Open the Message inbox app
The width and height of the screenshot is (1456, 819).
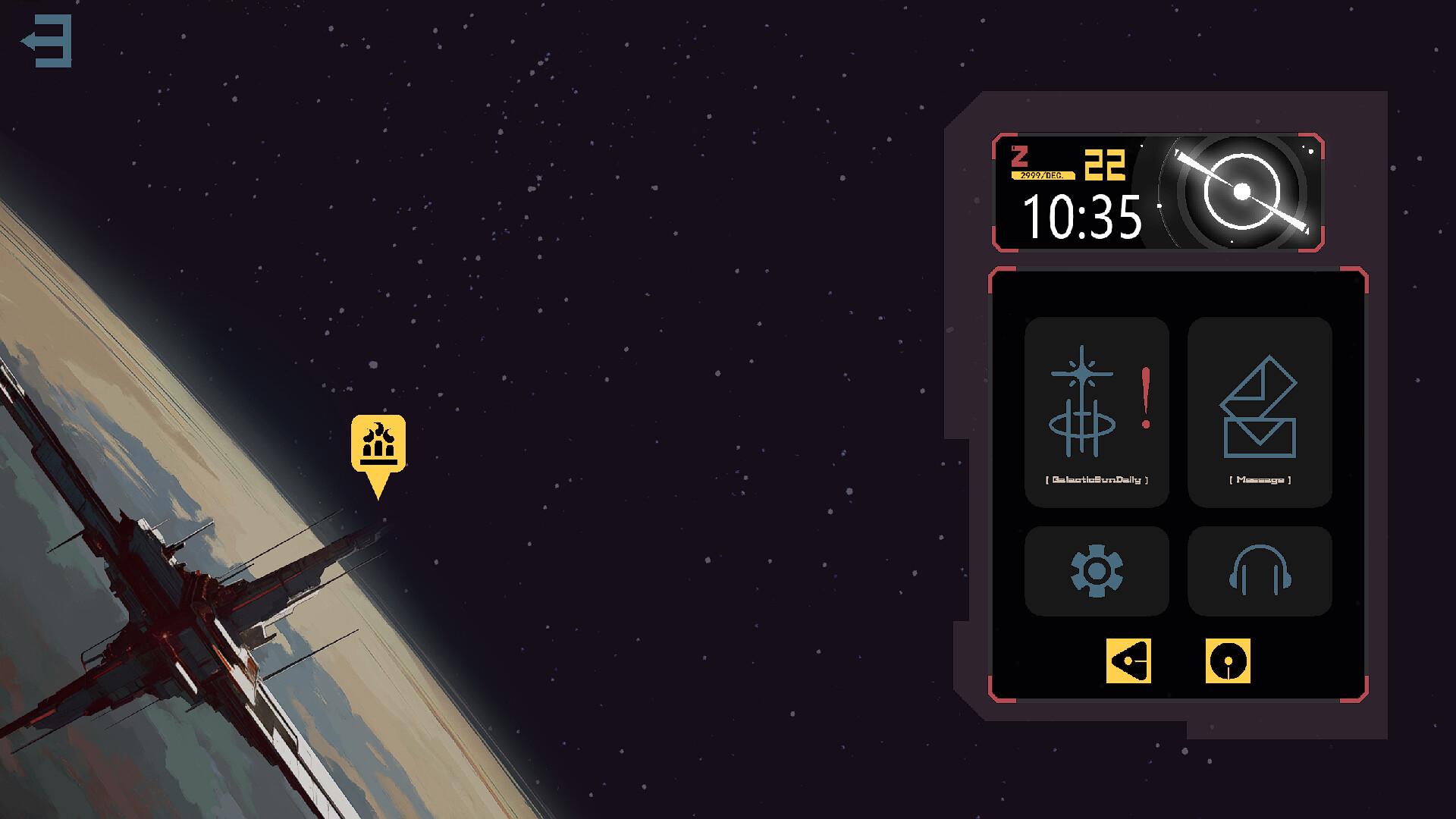tap(1260, 412)
